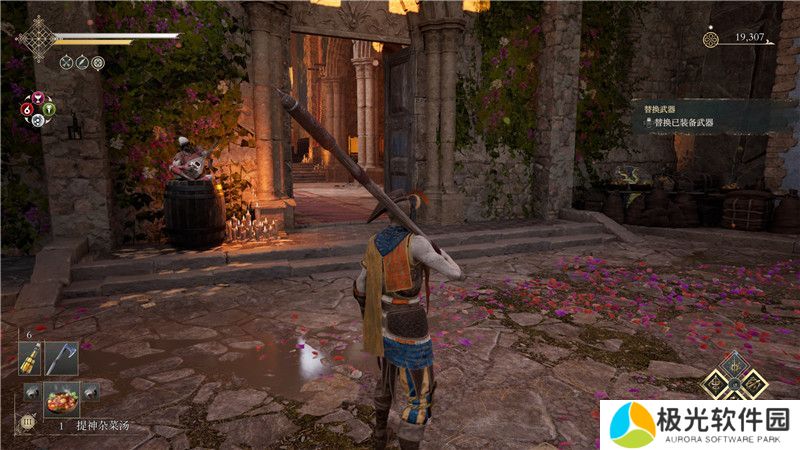Click the feather status icon
The image size is (800, 450).
pyautogui.click(x=82, y=62)
